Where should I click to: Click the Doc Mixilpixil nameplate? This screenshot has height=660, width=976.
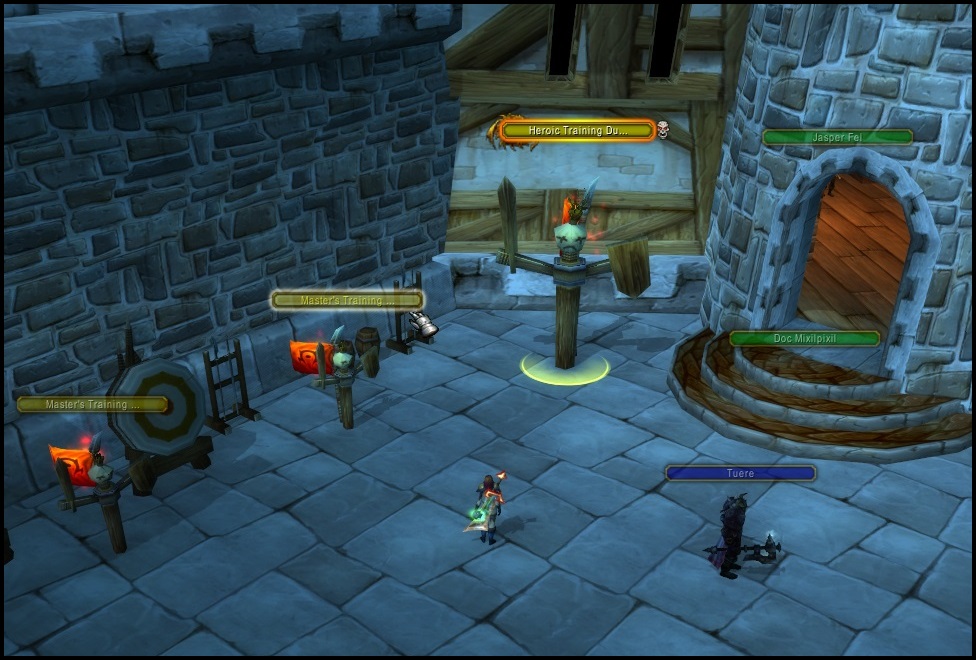[x=804, y=339]
